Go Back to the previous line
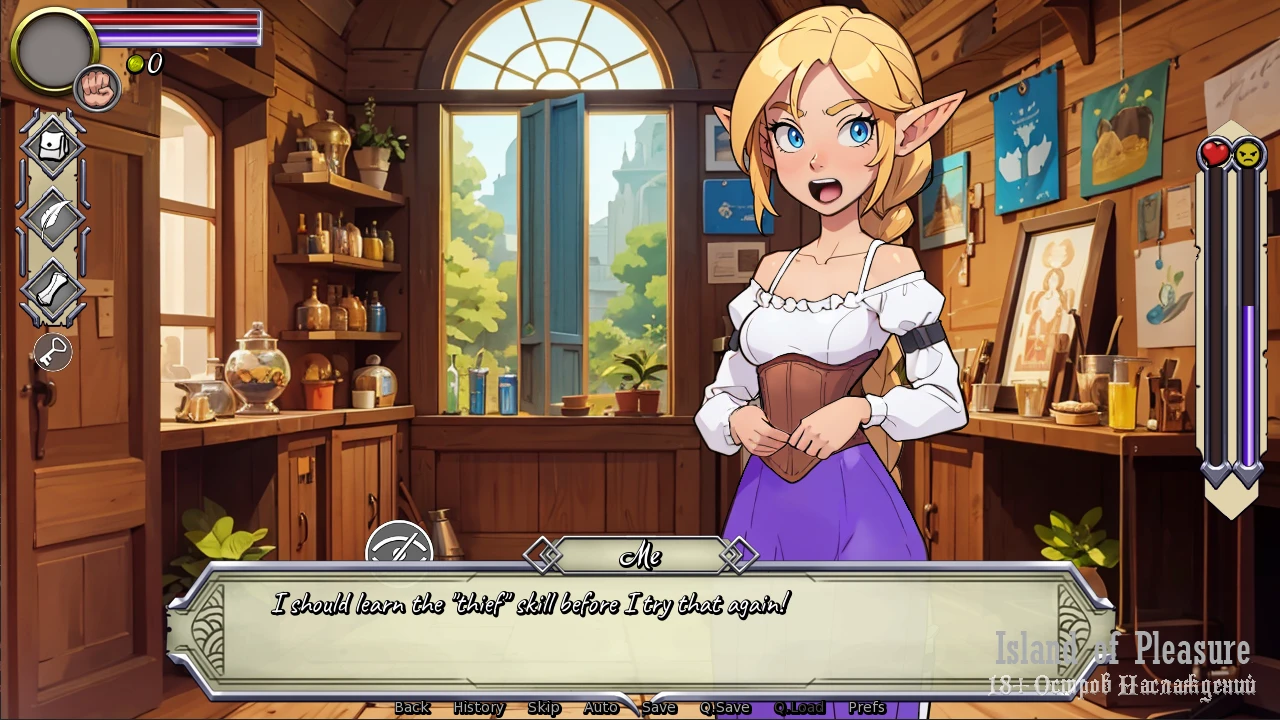Screen dimensions: 1280x720 coord(411,707)
